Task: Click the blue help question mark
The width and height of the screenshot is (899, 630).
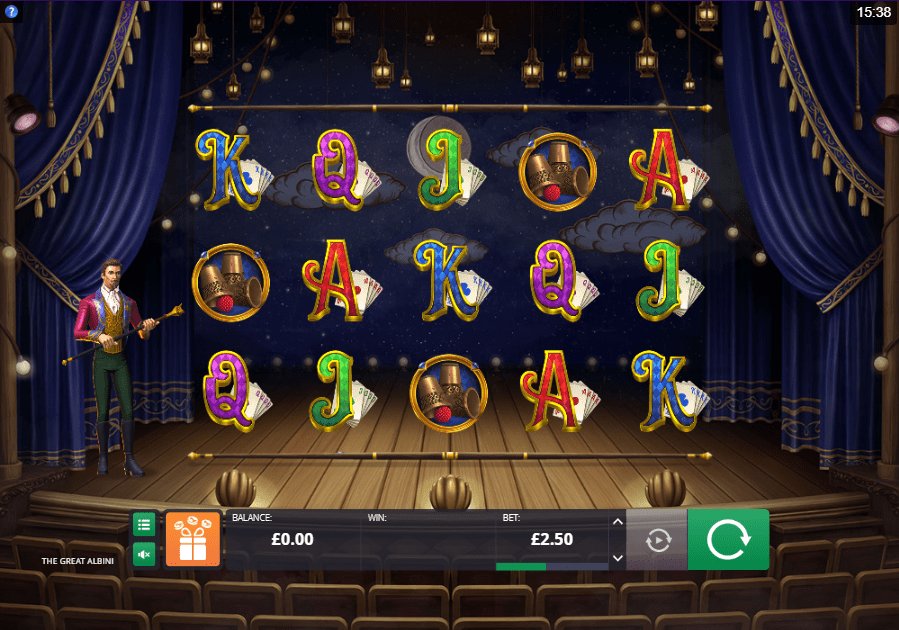Action: (x=12, y=11)
